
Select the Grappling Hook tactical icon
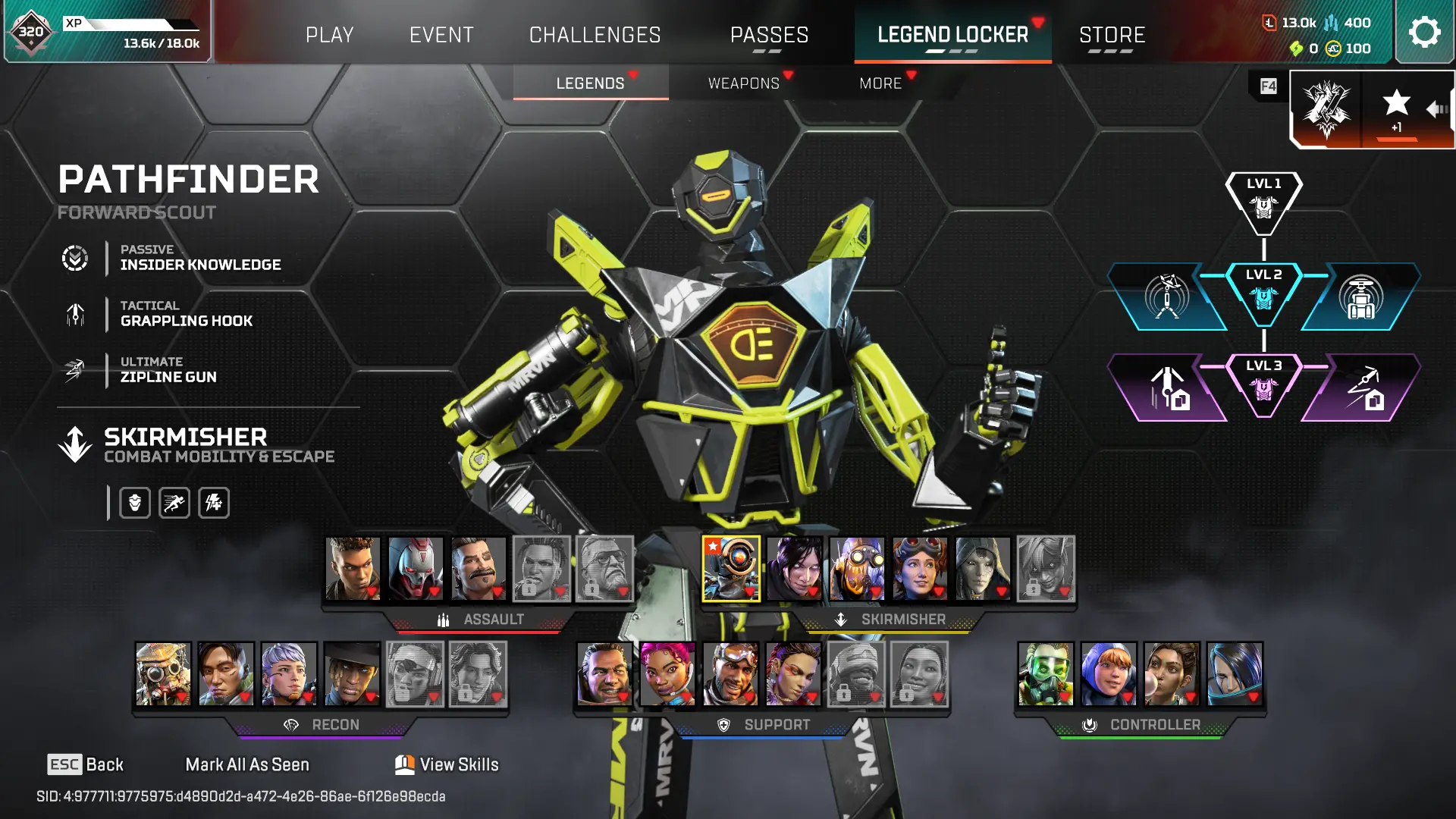tap(74, 314)
